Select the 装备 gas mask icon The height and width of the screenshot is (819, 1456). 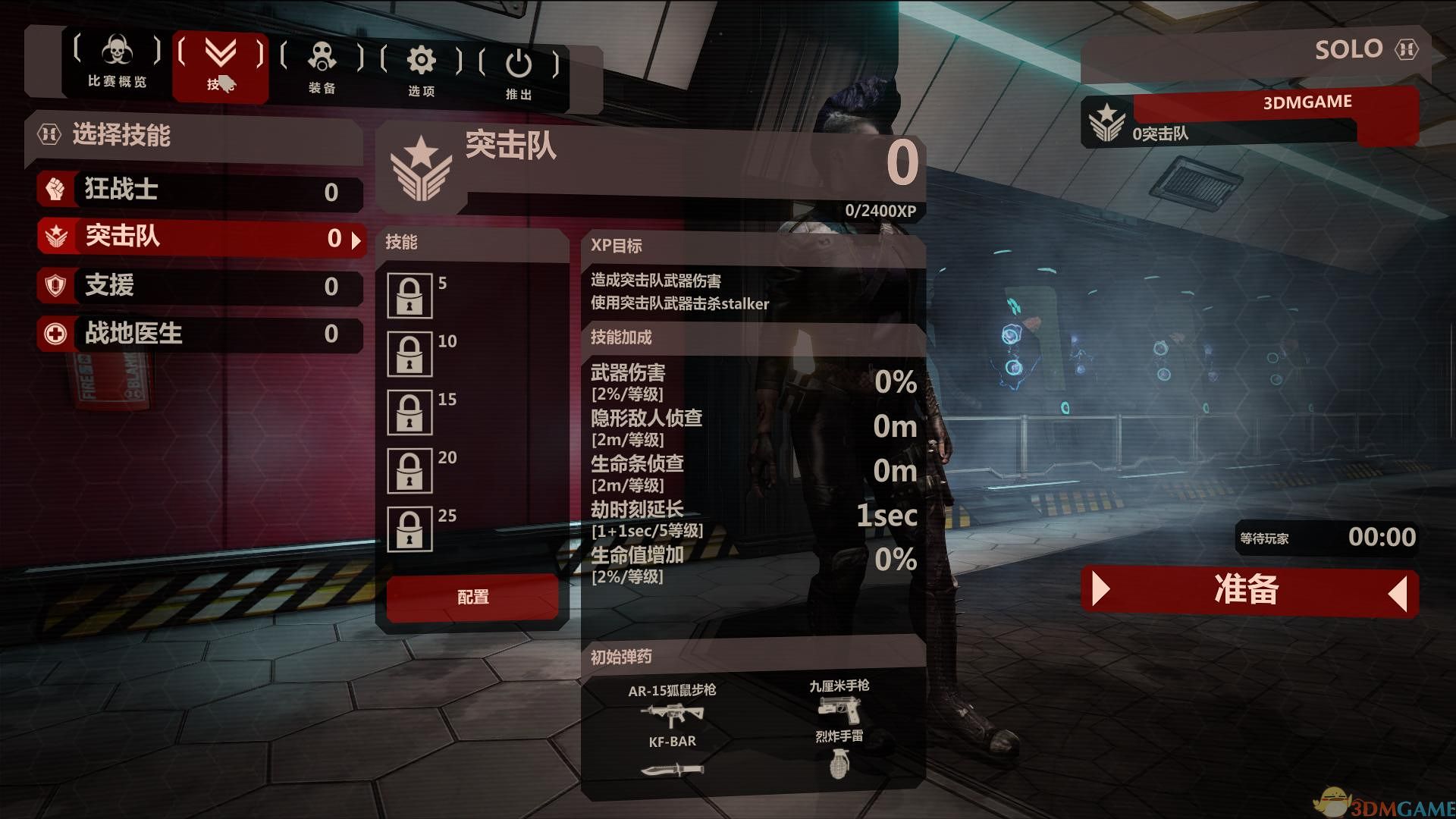324,57
